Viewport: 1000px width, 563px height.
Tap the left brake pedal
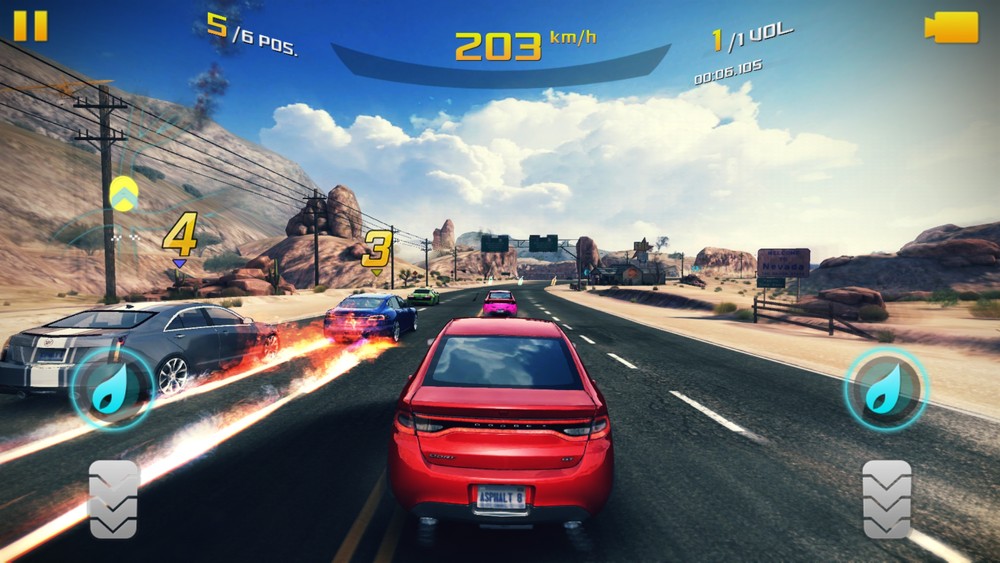113,499
